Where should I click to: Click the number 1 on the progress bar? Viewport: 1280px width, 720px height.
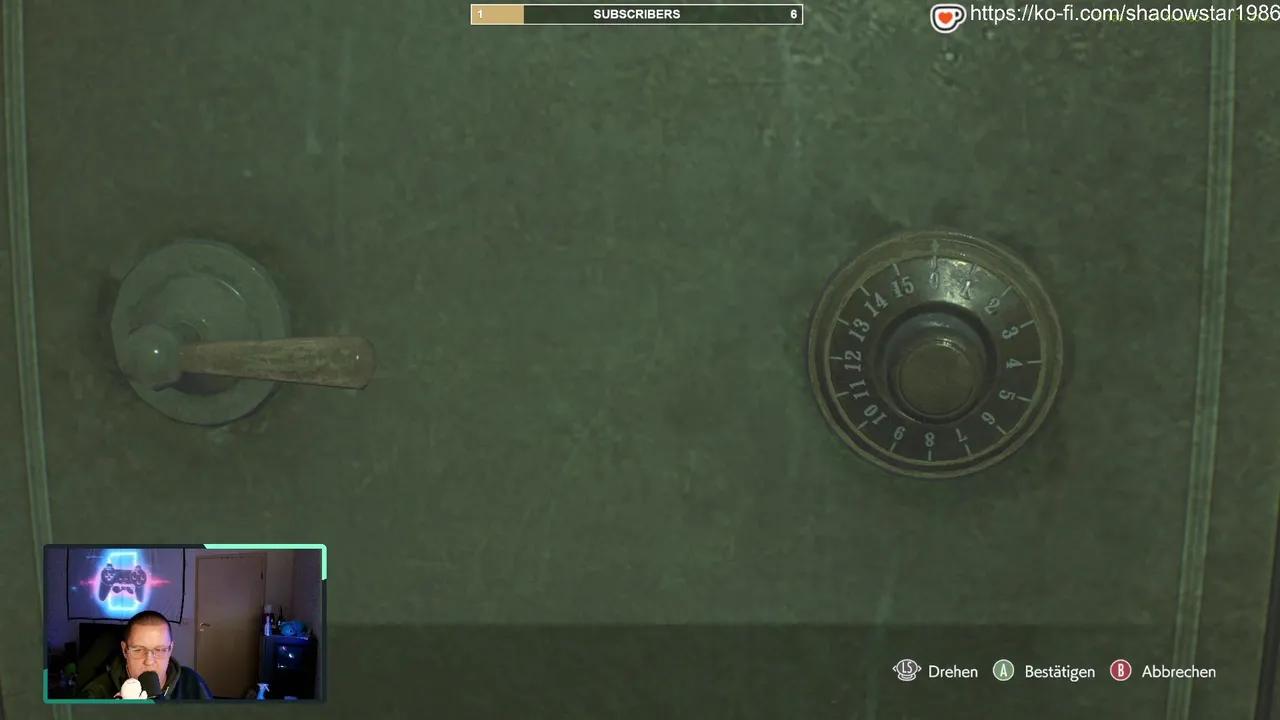(x=481, y=14)
